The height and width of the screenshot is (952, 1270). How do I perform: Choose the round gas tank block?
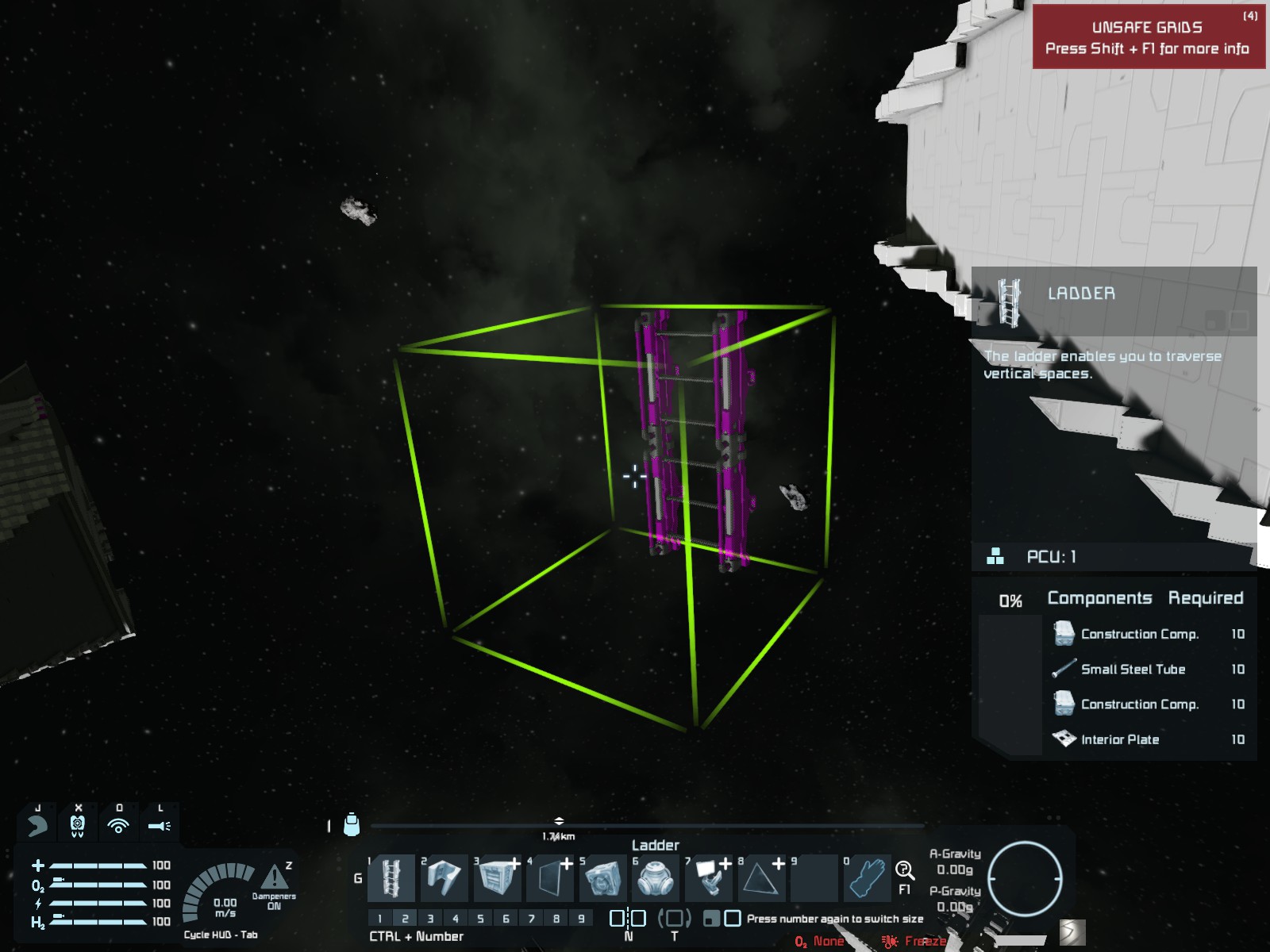click(656, 878)
